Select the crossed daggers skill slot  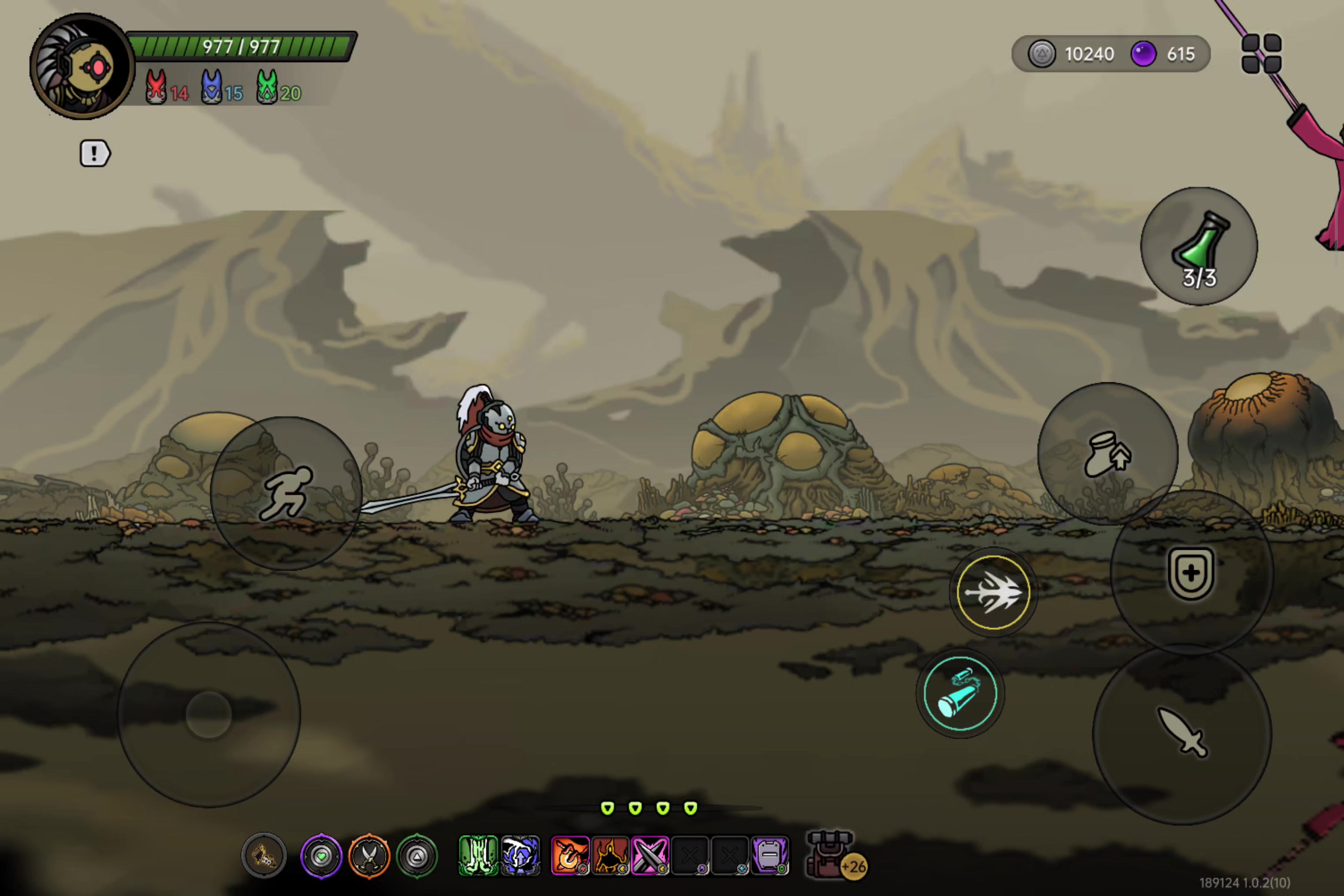[650, 855]
